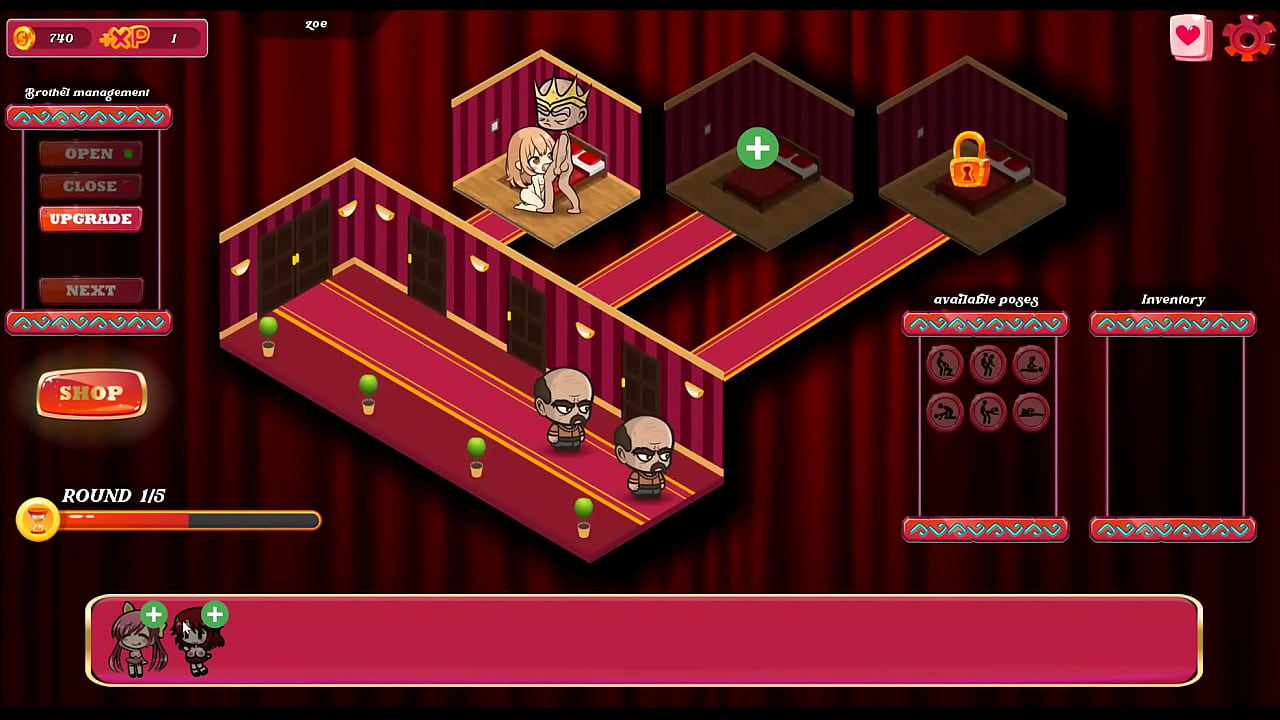
Task: Select the lying pose icon bottom right
Action: (1030, 412)
